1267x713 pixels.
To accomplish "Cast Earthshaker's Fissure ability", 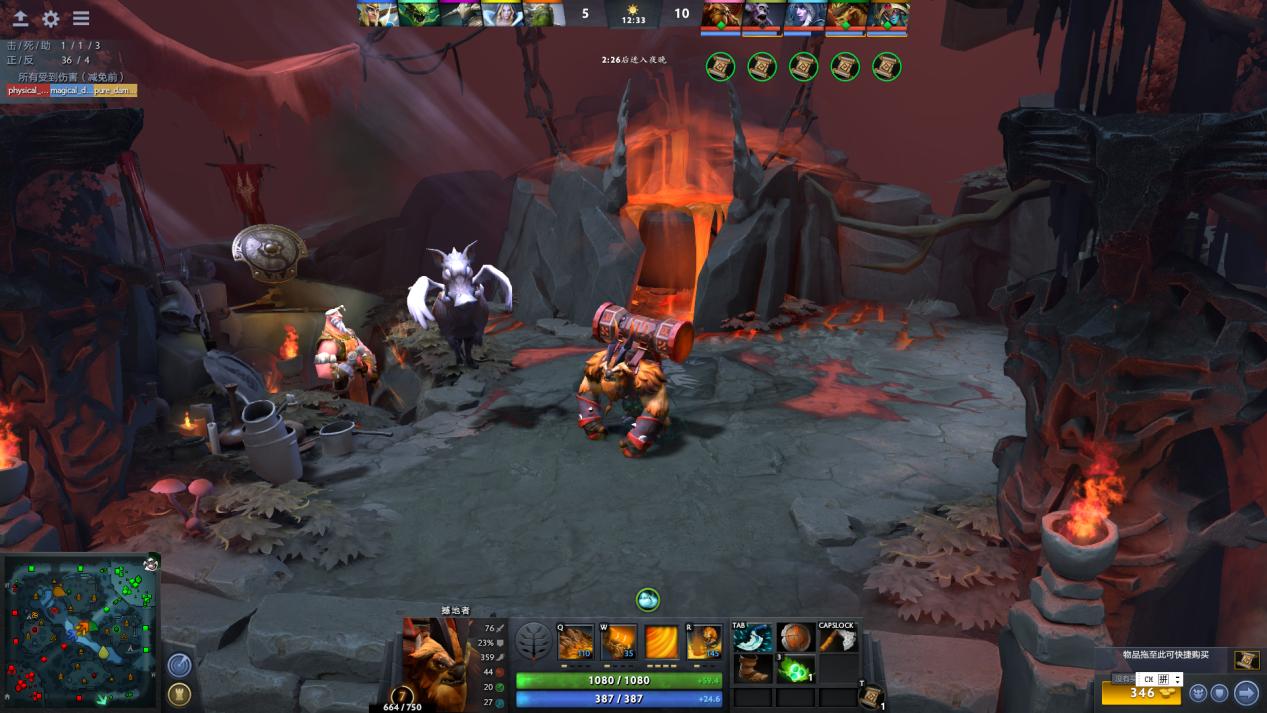I will click(x=575, y=642).
